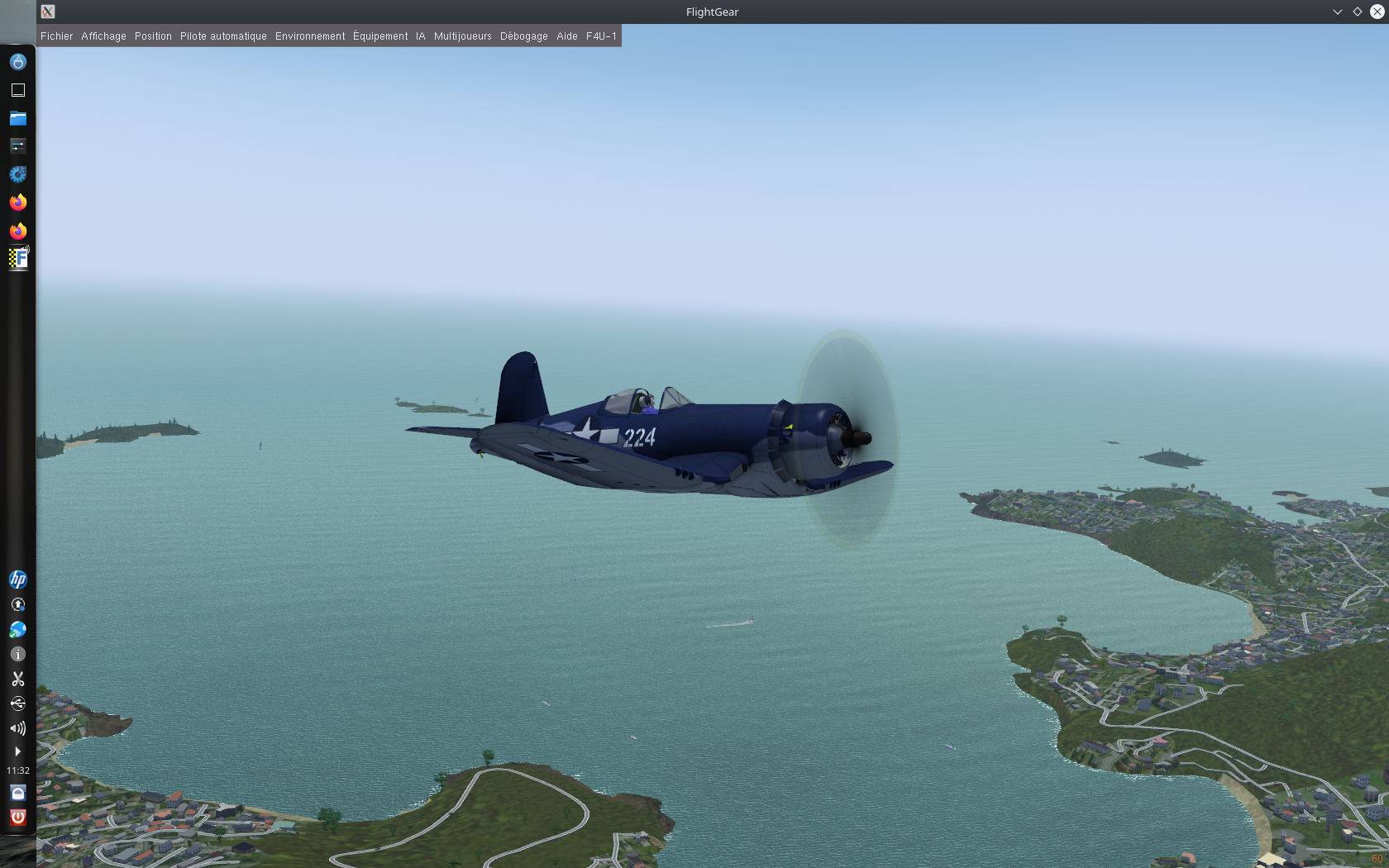The image size is (1389, 868).
Task: Open the Débogage menu
Action: pyautogui.click(x=523, y=36)
